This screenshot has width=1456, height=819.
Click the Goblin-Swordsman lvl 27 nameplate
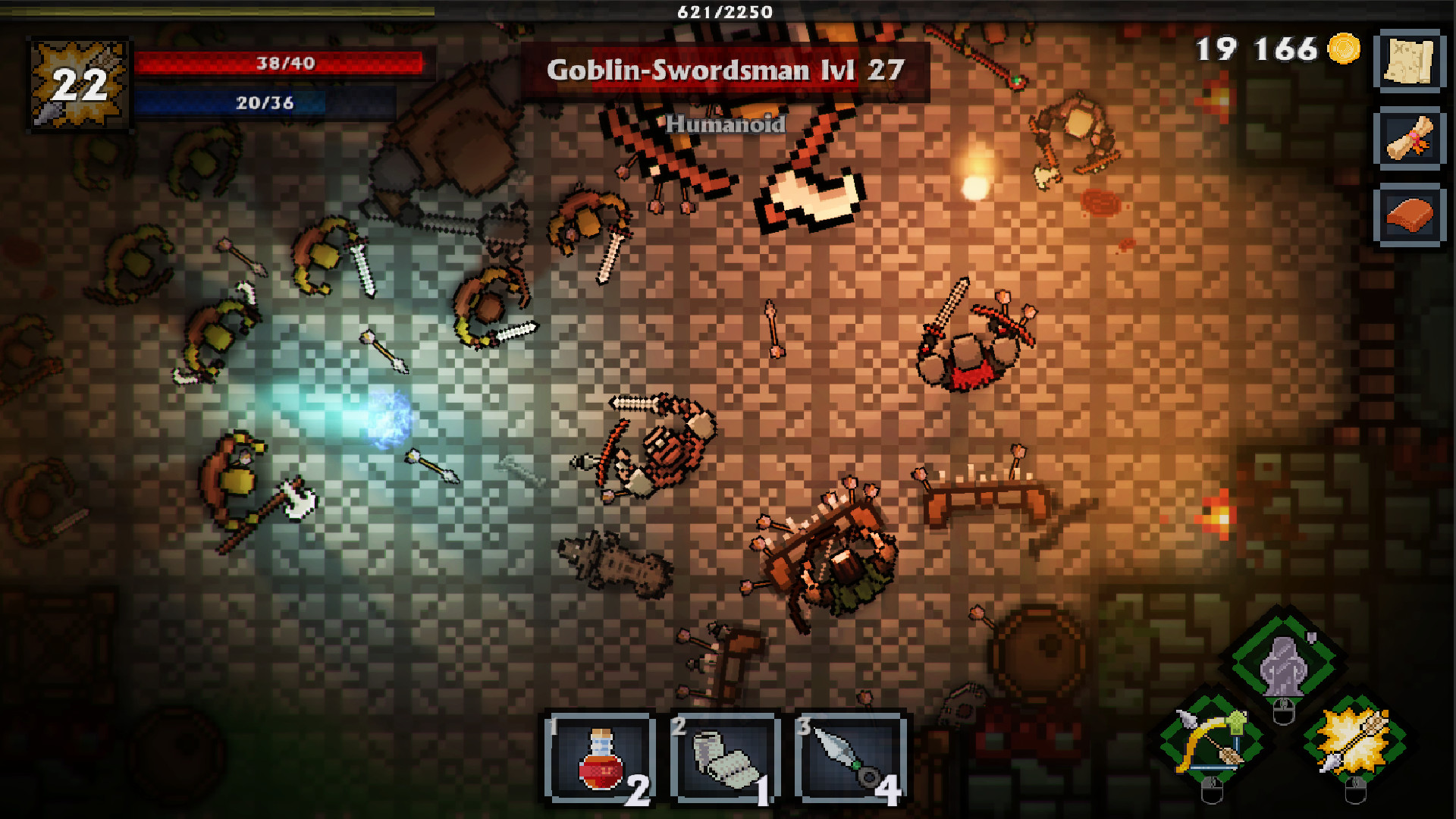coord(723,71)
